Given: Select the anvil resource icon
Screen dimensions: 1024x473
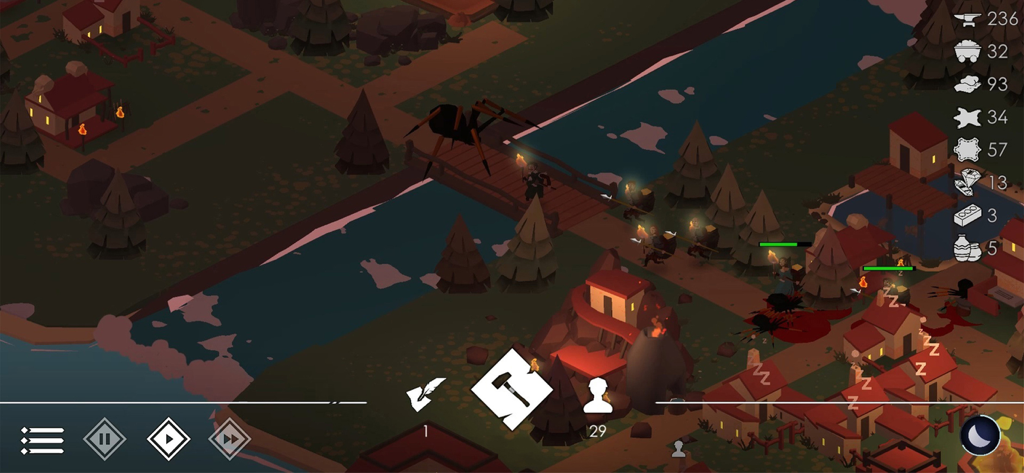Looking at the screenshot, I should 966,19.
